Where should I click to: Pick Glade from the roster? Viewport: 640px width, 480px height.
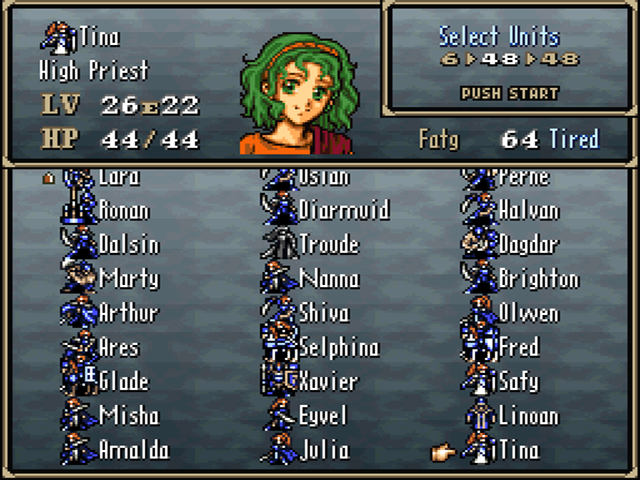tap(123, 381)
